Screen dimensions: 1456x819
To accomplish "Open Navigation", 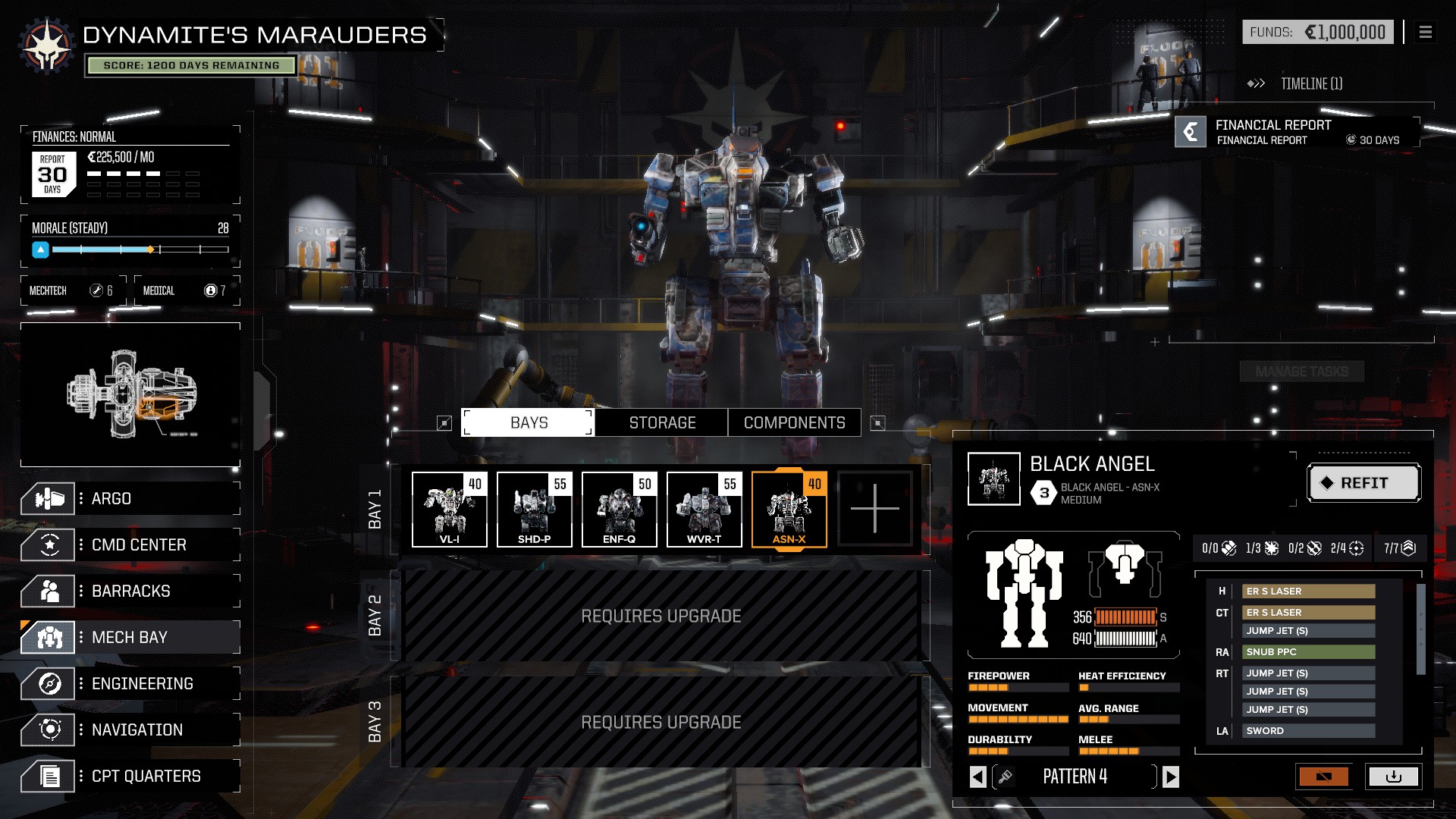I will click(130, 730).
